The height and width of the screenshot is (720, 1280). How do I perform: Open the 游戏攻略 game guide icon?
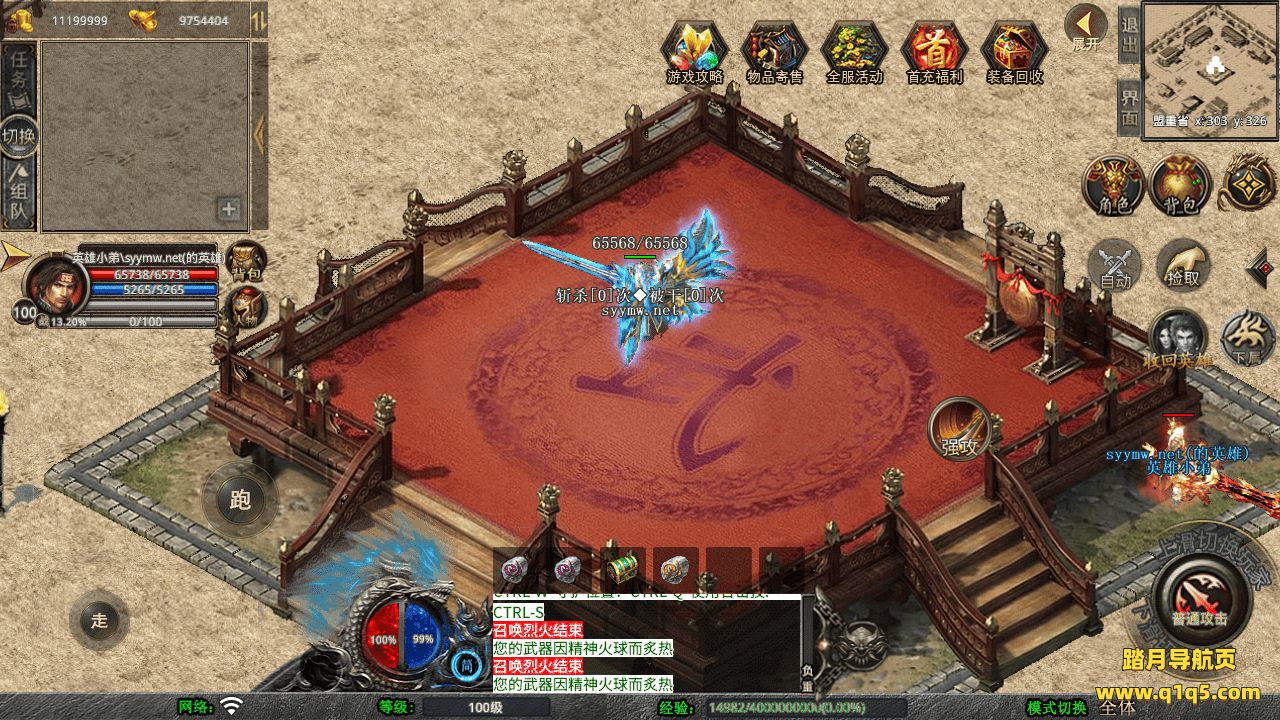click(695, 50)
